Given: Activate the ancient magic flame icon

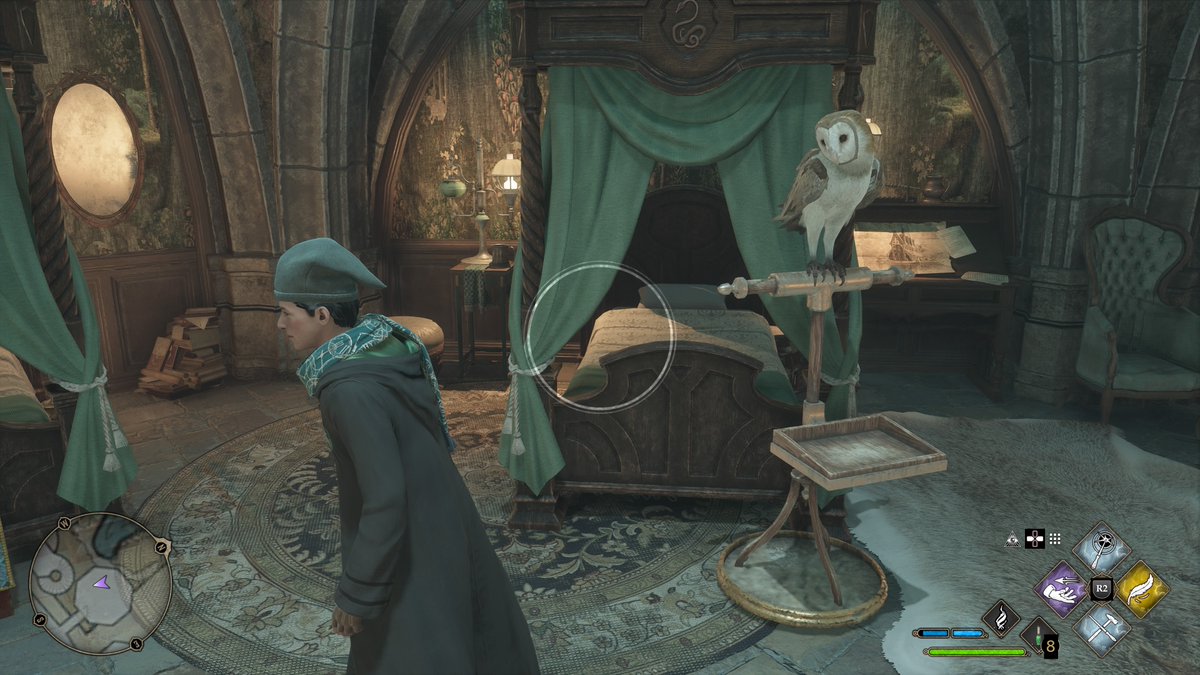Looking at the screenshot, I should tap(1000, 618).
